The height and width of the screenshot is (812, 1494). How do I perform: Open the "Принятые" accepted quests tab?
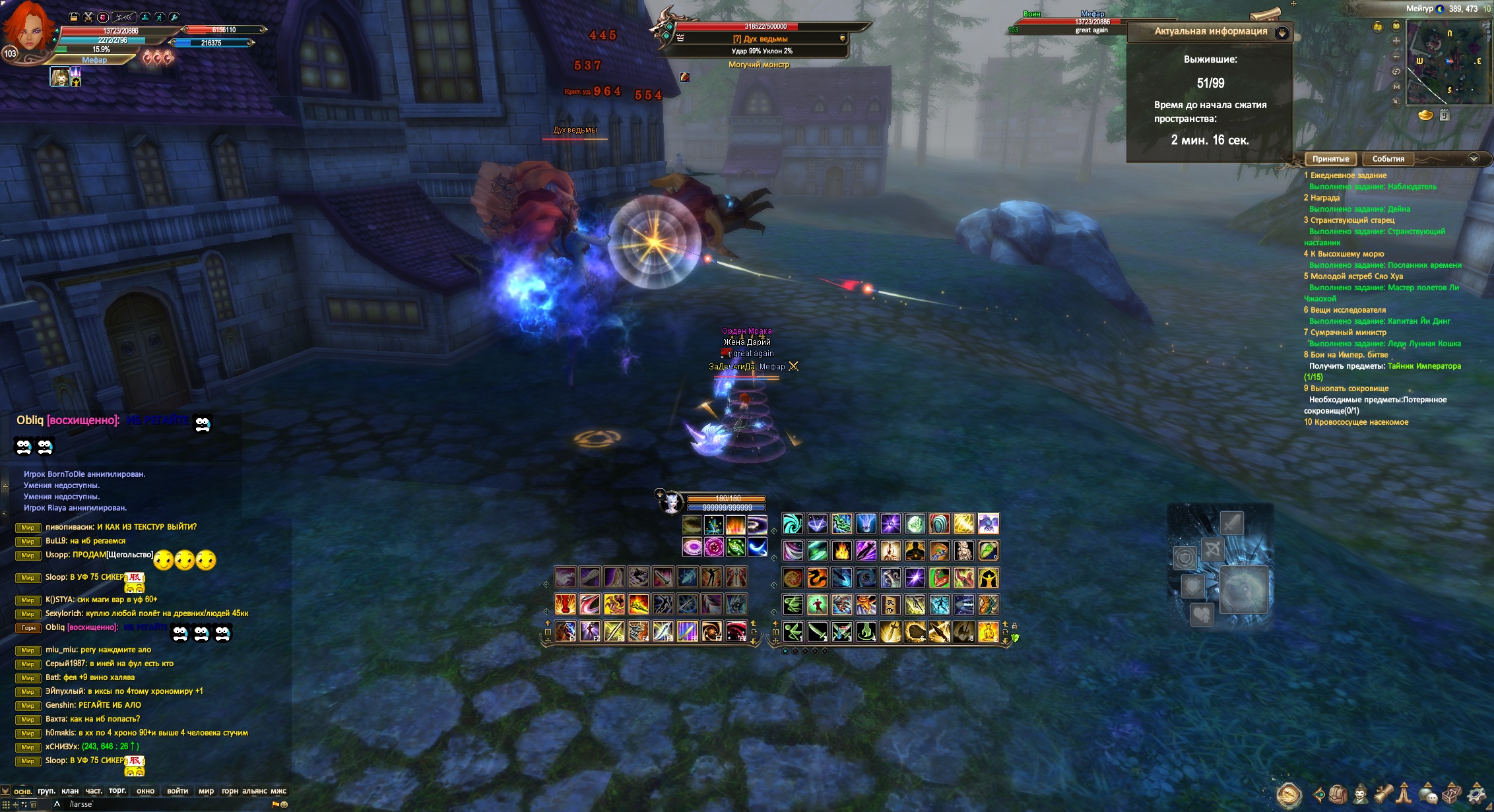tap(1330, 159)
